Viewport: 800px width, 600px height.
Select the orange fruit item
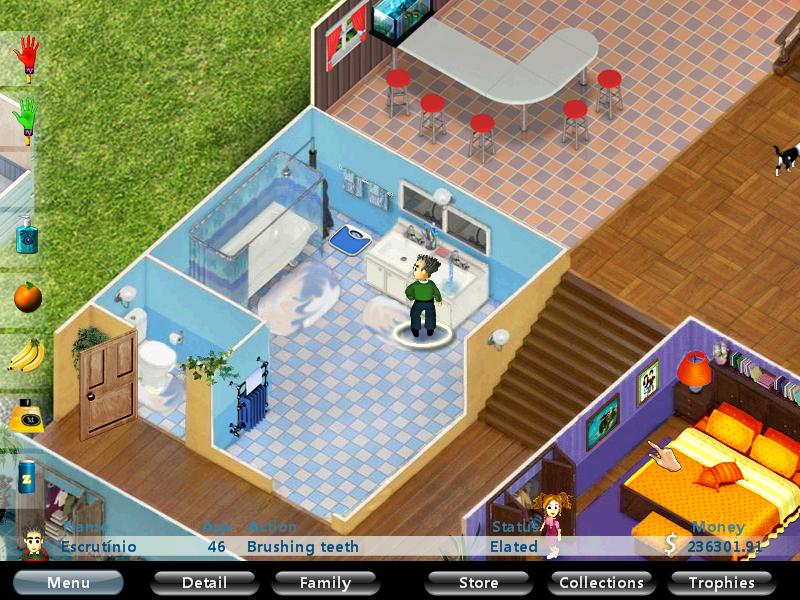(x=27, y=297)
